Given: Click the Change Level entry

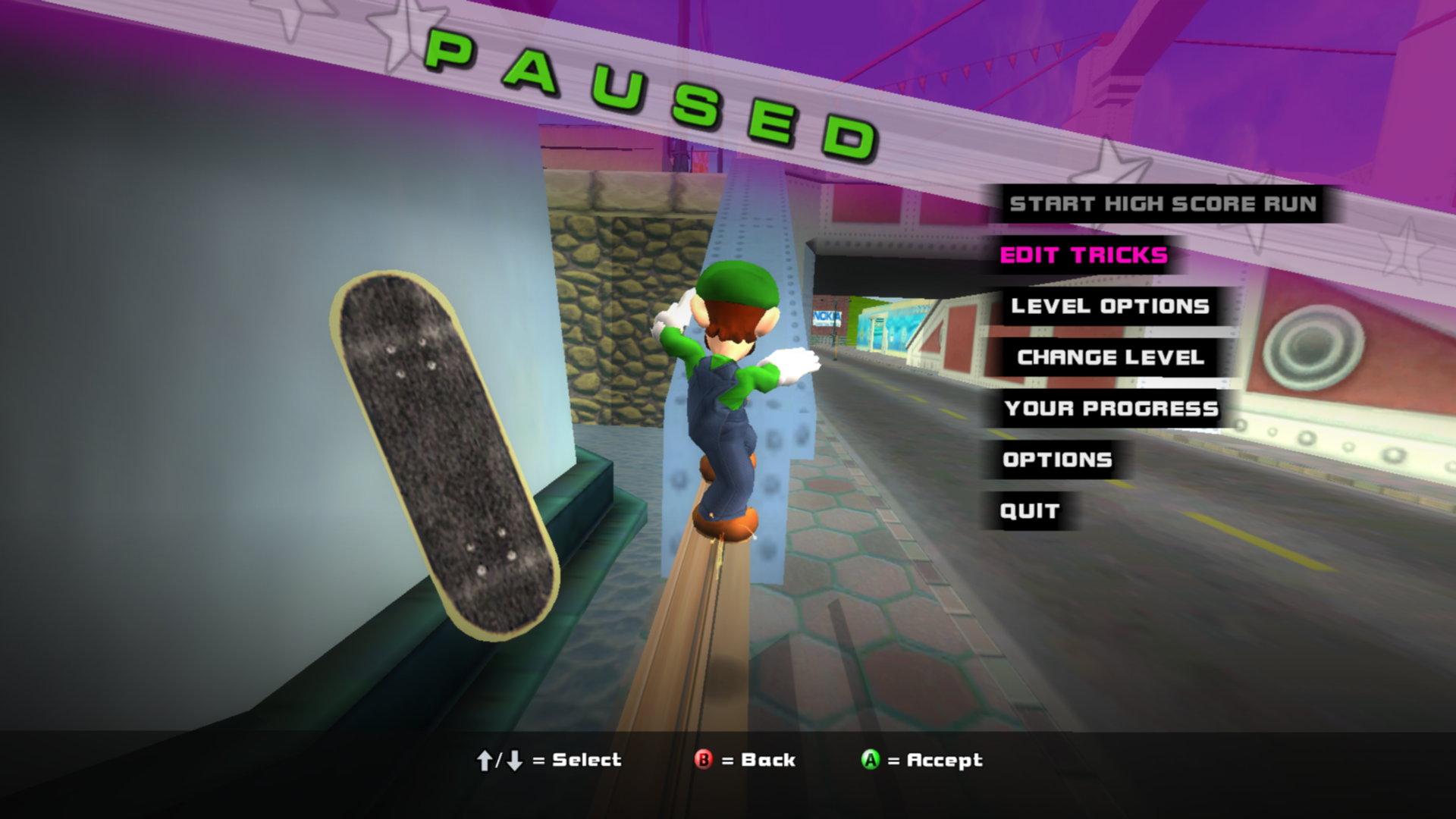Looking at the screenshot, I should point(1110,357).
